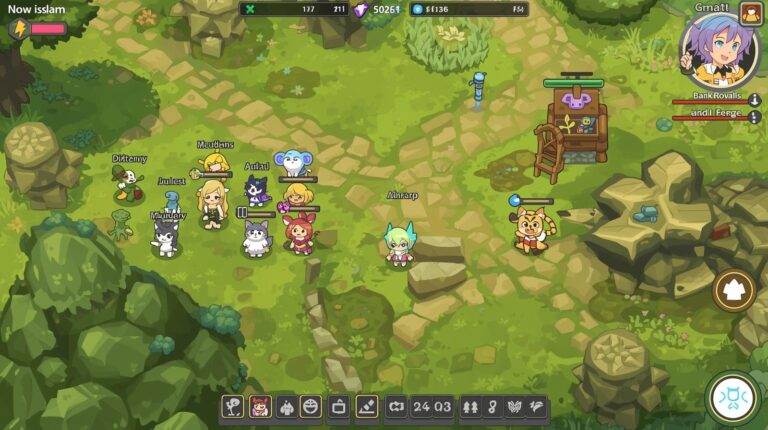Click the plant sprout toolbar slot
Screen dimensions: 768x430
tap(233, 407)
